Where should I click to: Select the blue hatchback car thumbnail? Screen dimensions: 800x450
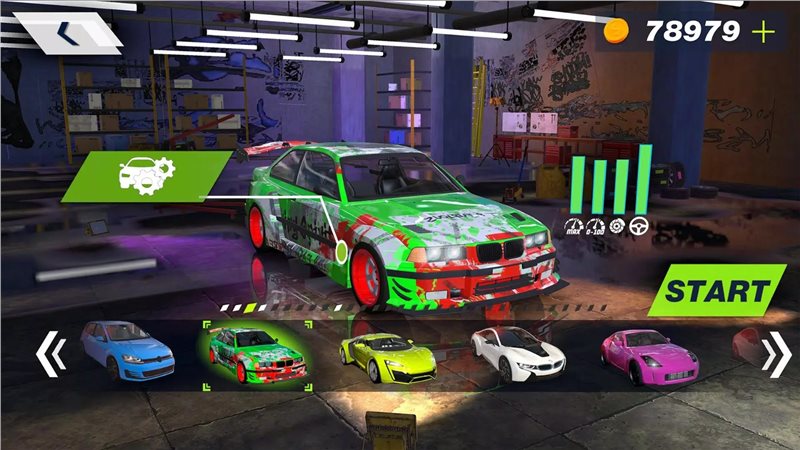click(x=128, y=352)
